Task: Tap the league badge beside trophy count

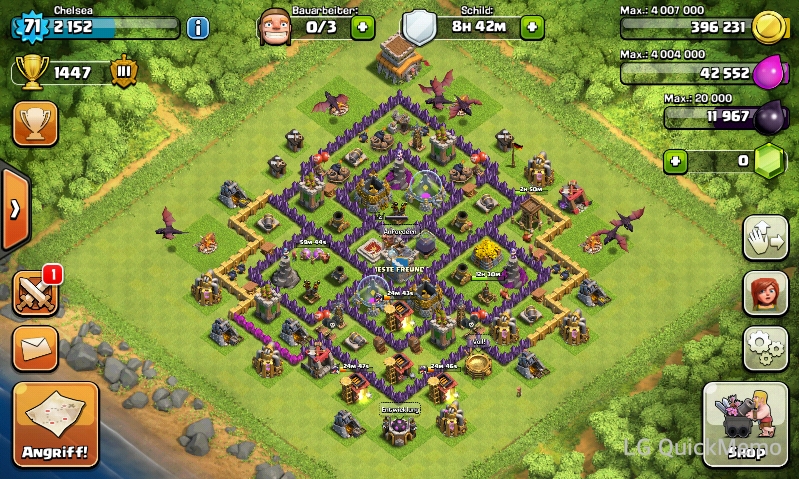Action: [x=123, y=72]
